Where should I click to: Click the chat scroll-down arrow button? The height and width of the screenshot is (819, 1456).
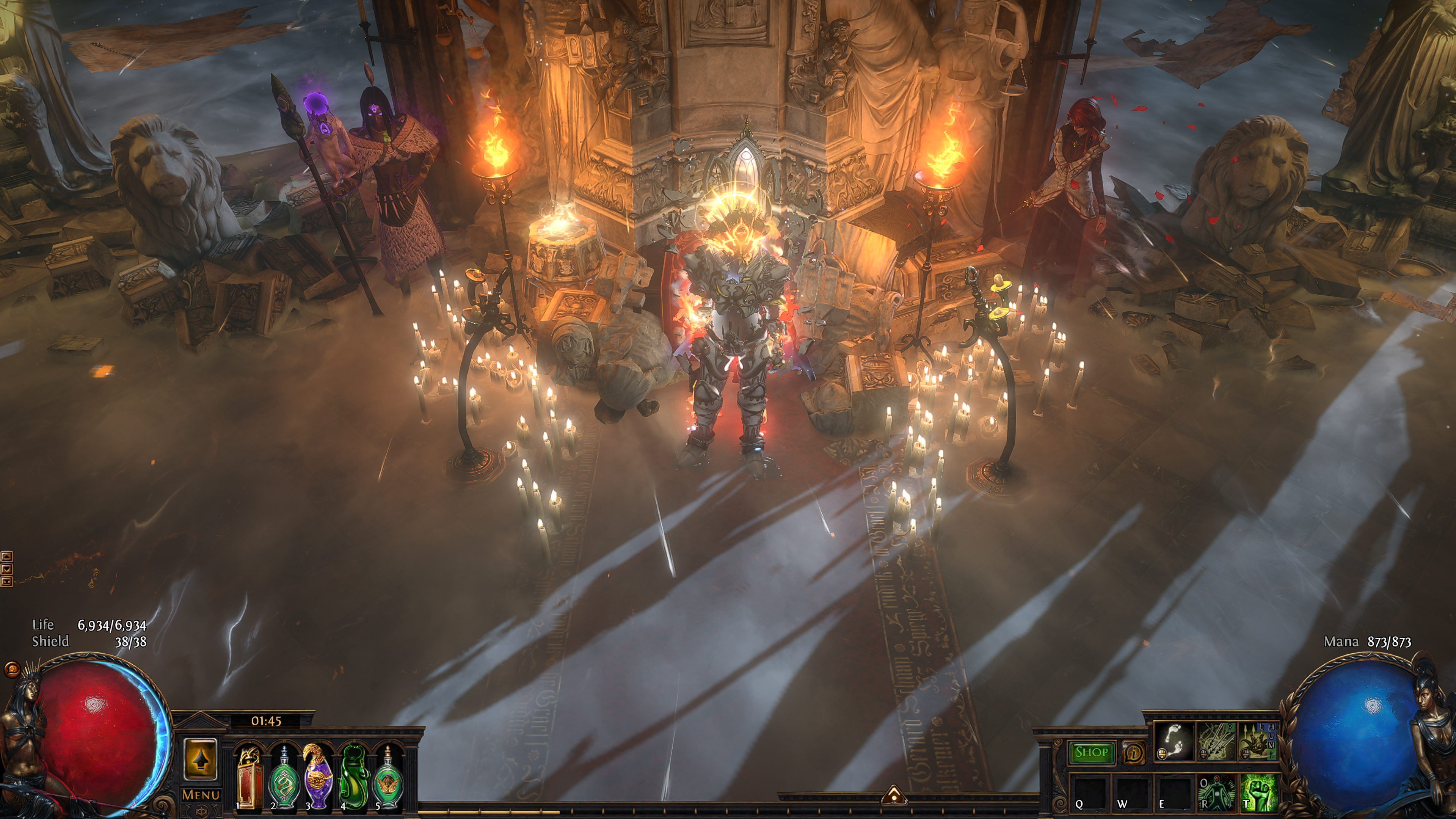coord(6,569)
